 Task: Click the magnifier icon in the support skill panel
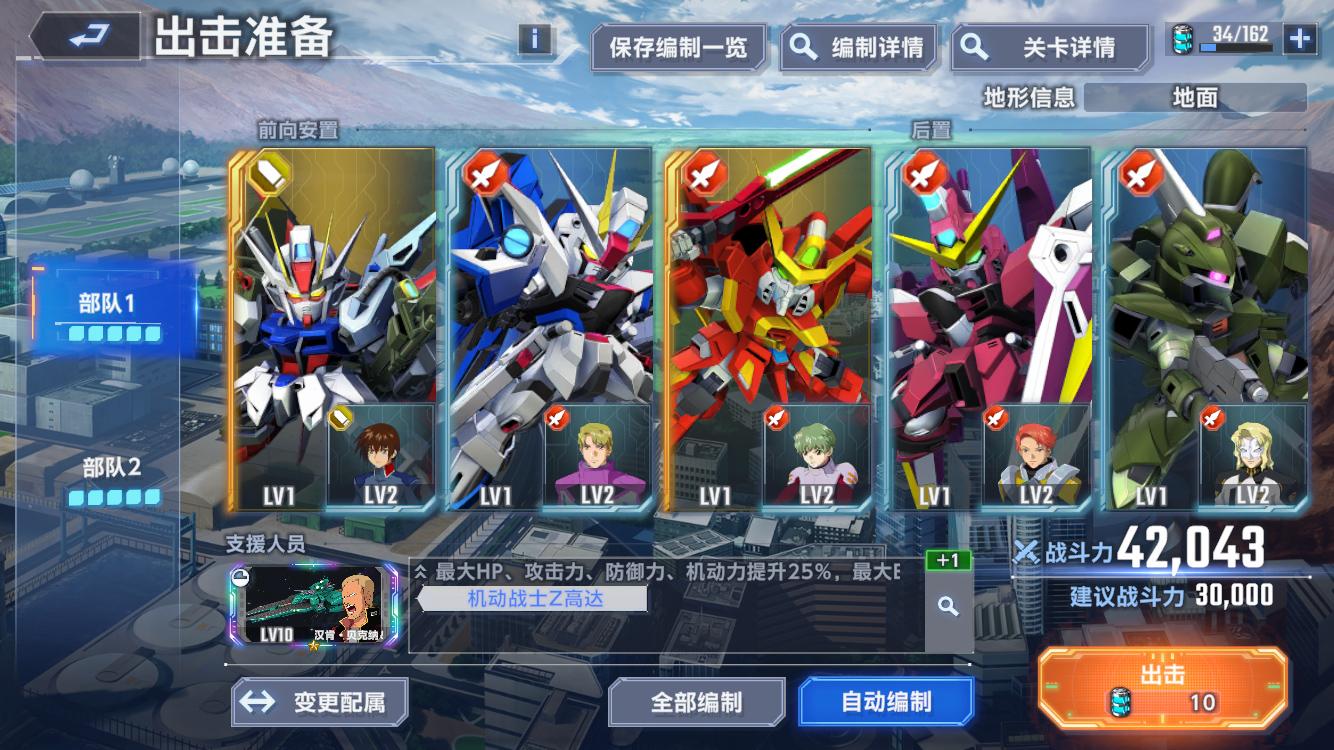coord(947,605)
